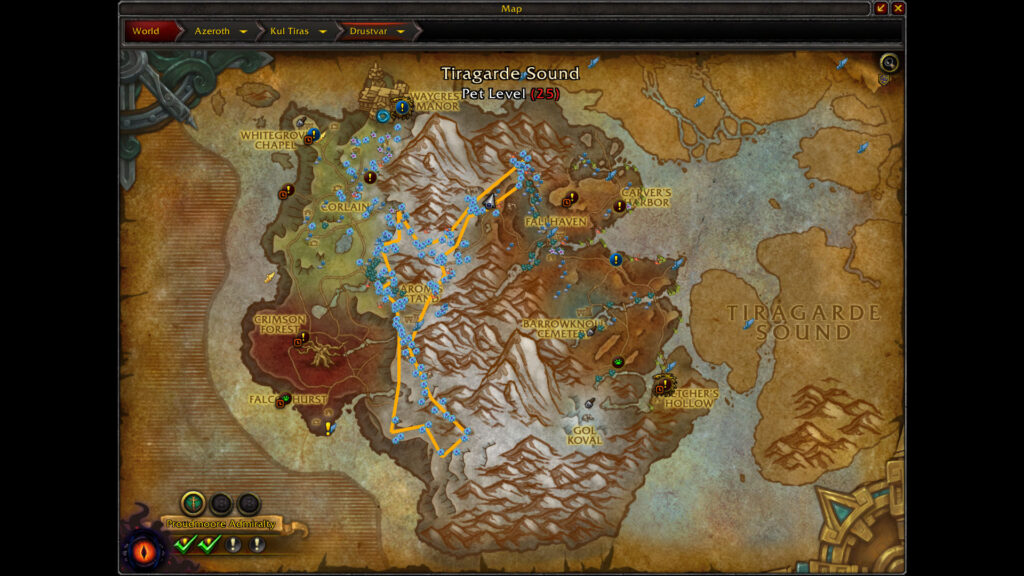Select the World breadcrumb
The image size is (1024, 576).
146,31
